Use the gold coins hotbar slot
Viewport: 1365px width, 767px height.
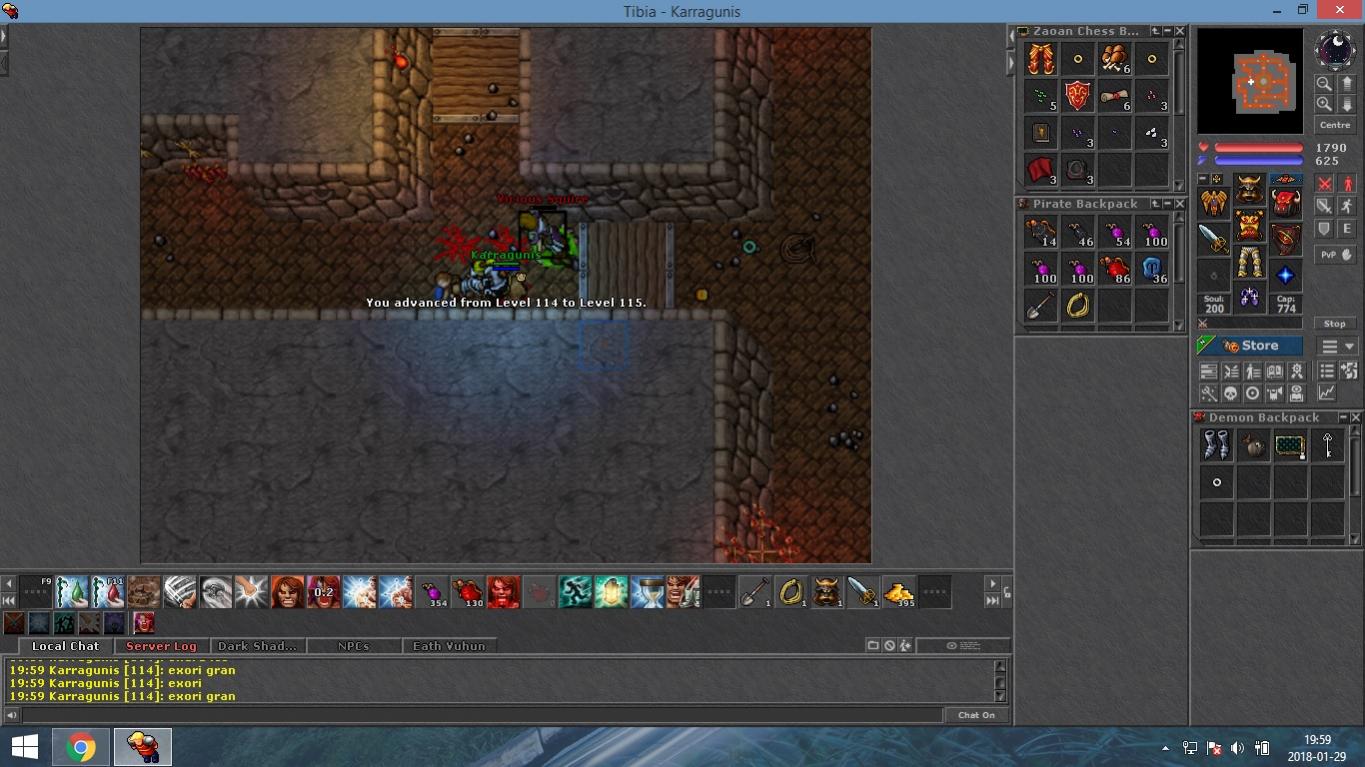point(898,592)
